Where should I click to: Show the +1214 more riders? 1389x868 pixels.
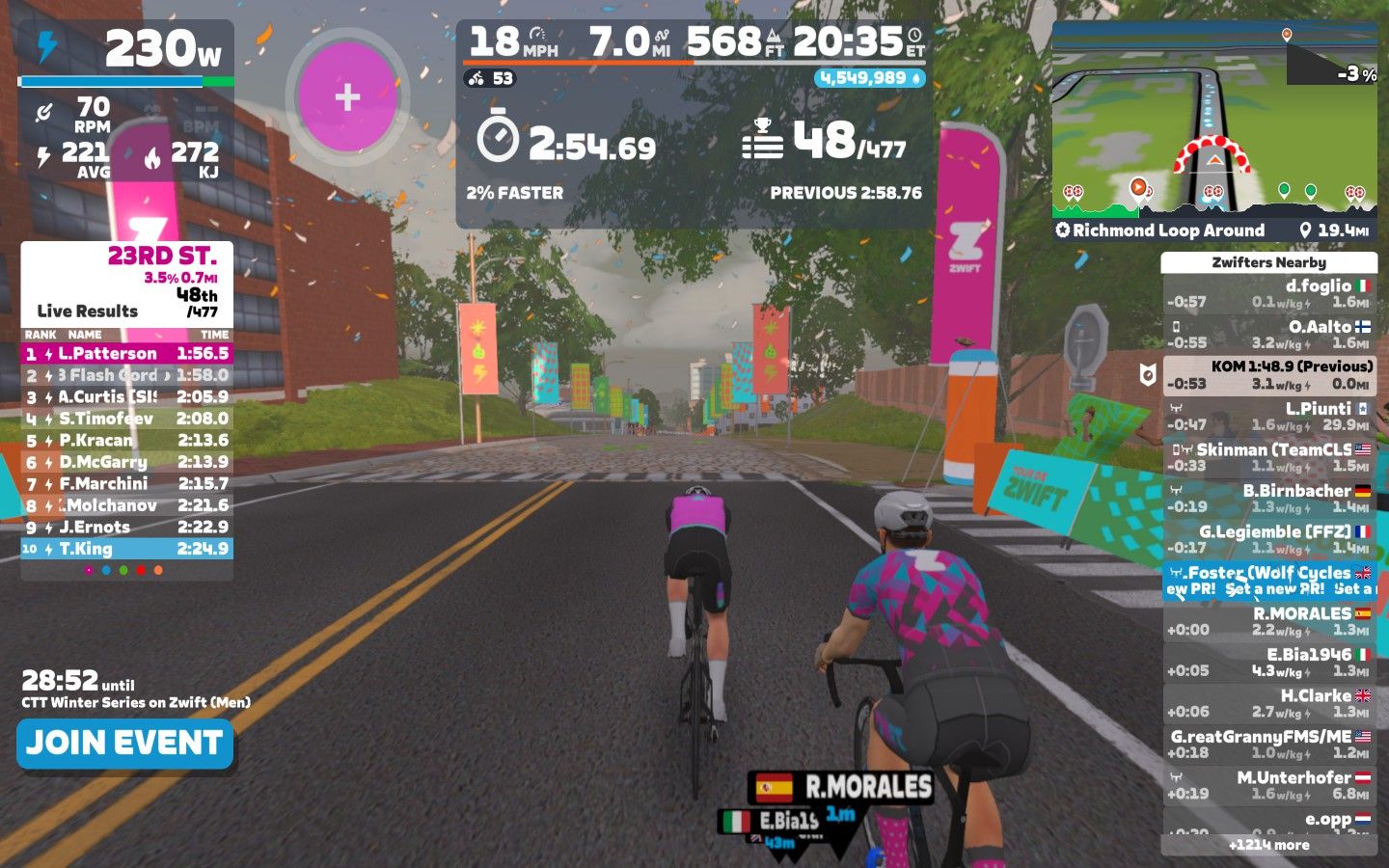point(1268,845)
